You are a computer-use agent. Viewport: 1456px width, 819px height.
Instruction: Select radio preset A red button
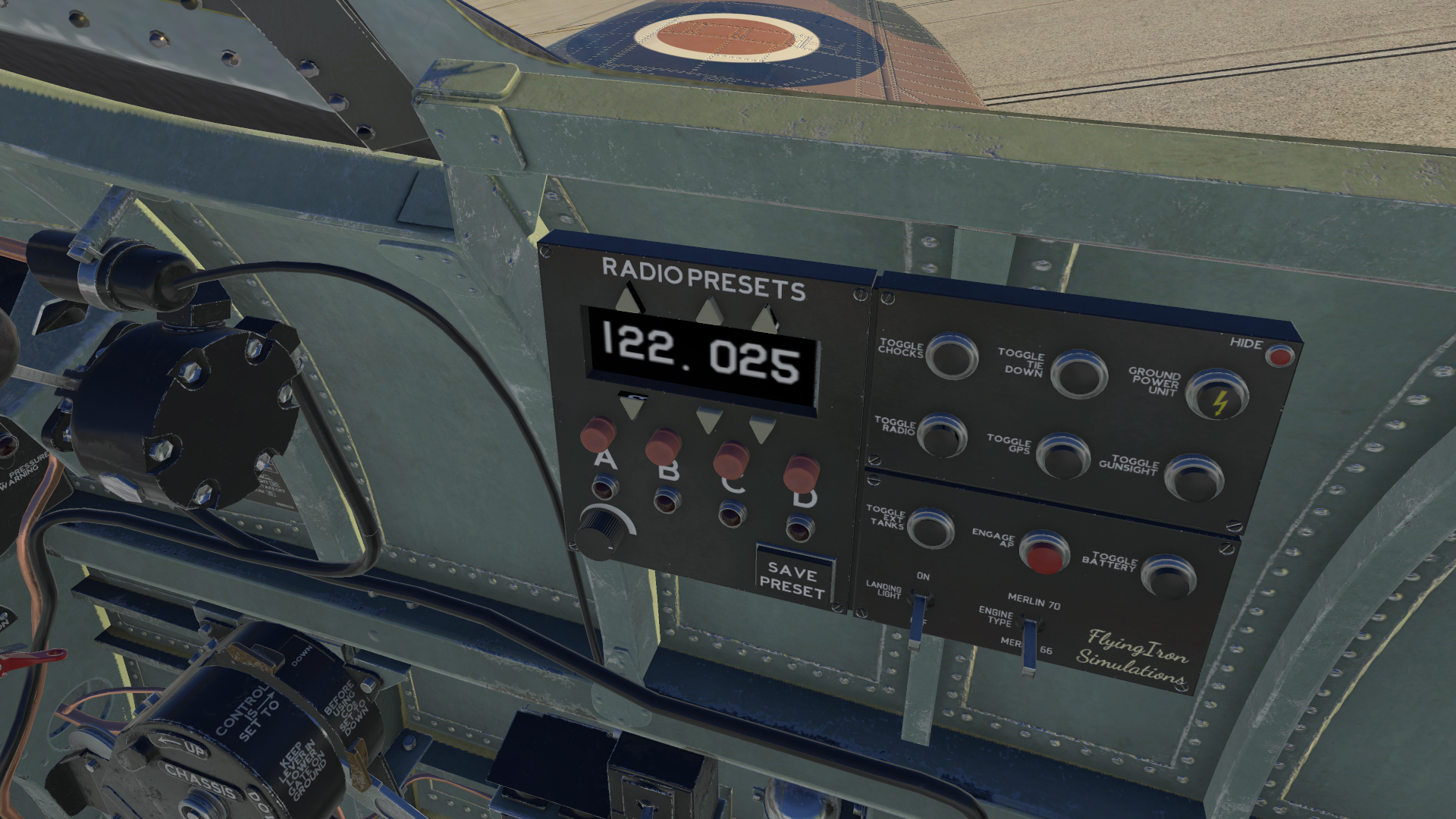(598, 433)
